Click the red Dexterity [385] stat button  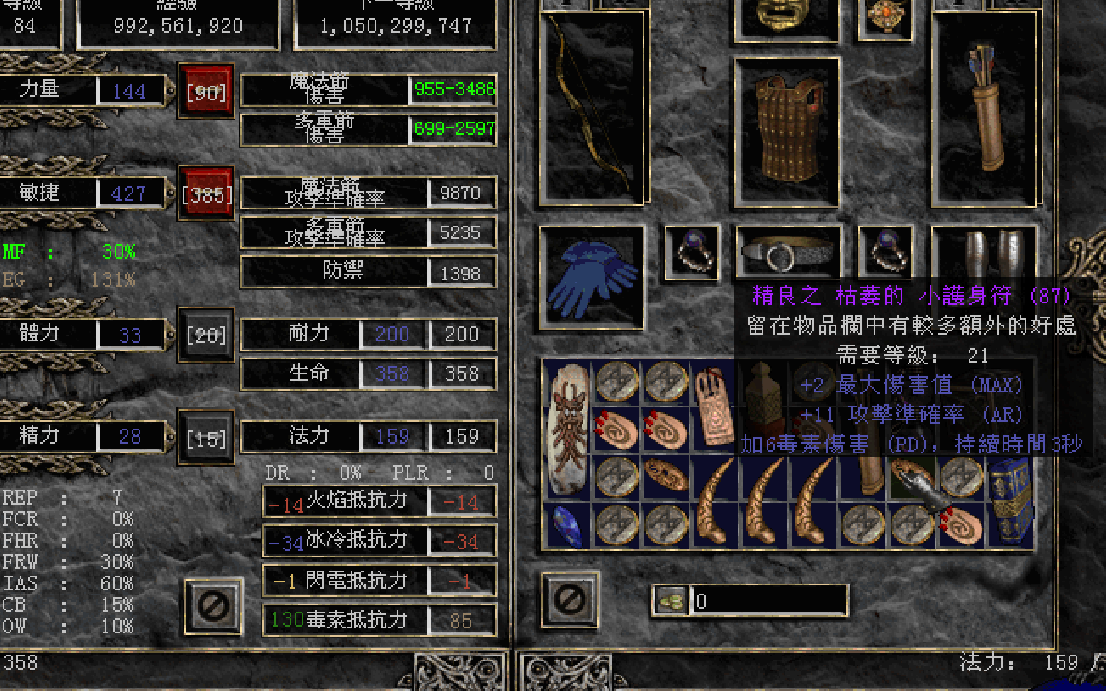[x=205, y=193]
